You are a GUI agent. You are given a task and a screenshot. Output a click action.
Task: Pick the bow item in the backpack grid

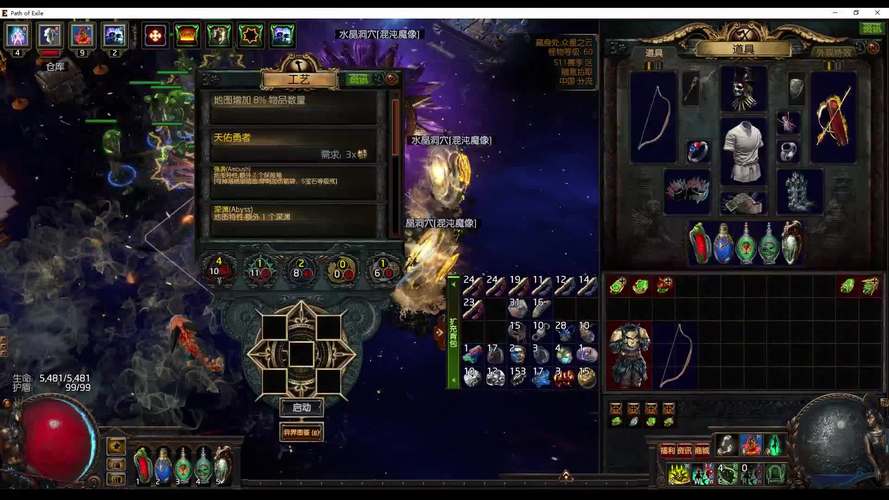point(674,355)
